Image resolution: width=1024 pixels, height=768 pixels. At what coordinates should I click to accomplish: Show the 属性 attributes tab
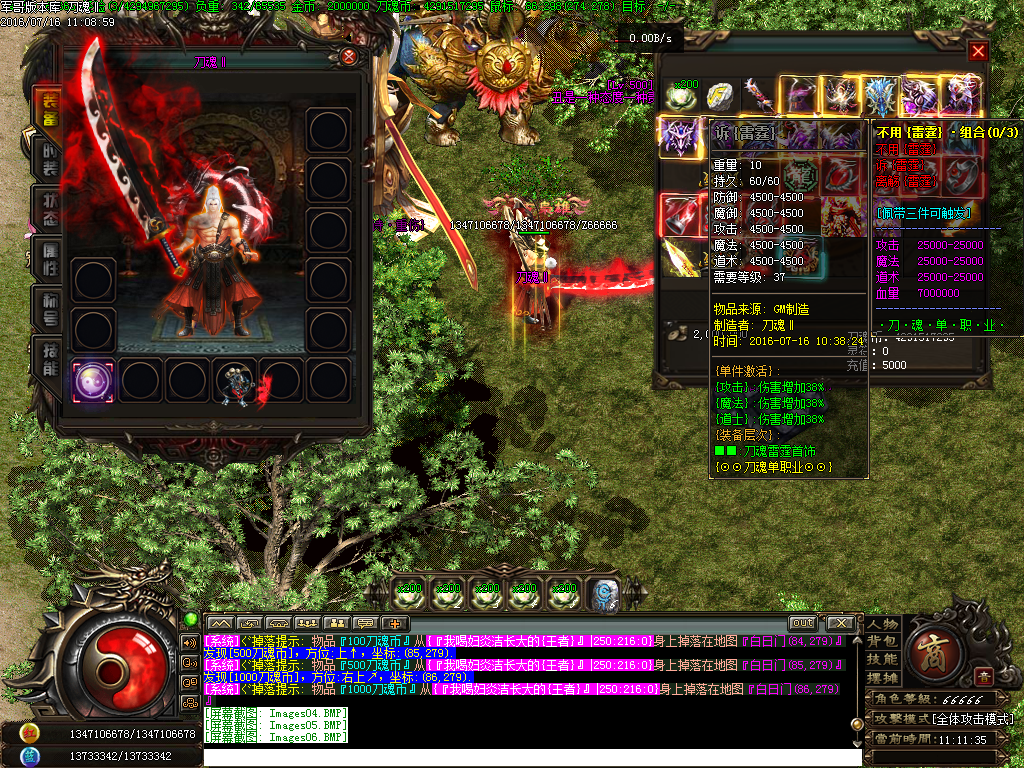[48, 258]
